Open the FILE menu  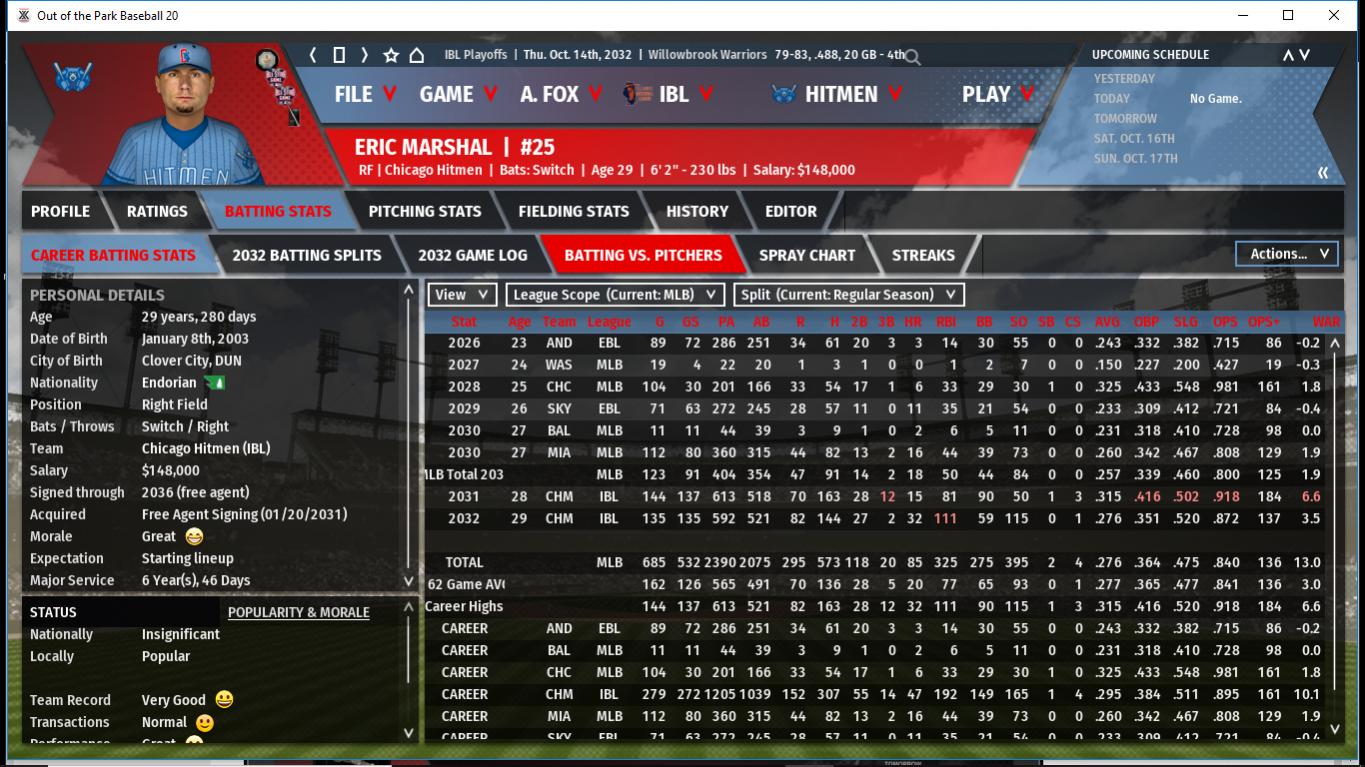364,94
